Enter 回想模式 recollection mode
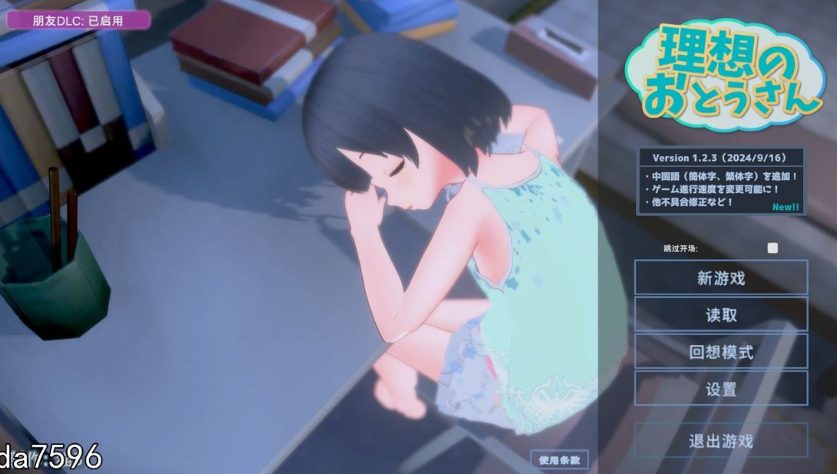 pos(721,352)
